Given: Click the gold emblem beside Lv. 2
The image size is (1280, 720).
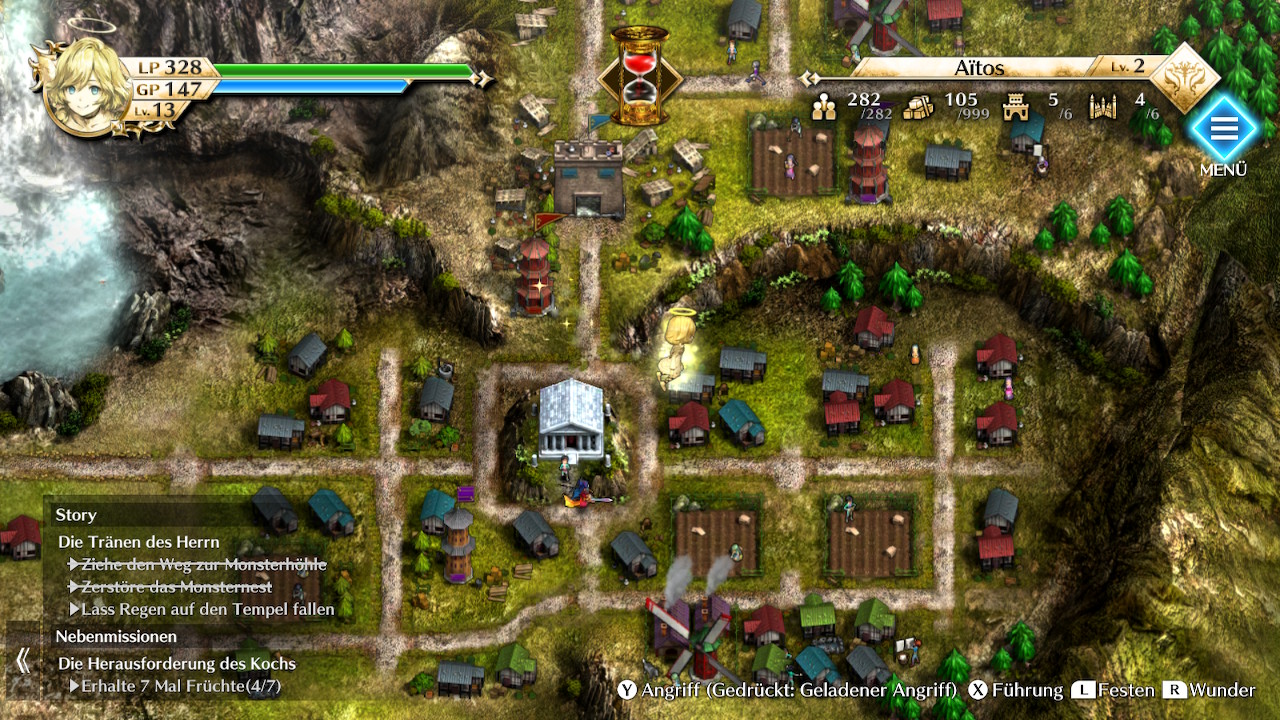Looking at the screenshot, I should point(1186,77).
